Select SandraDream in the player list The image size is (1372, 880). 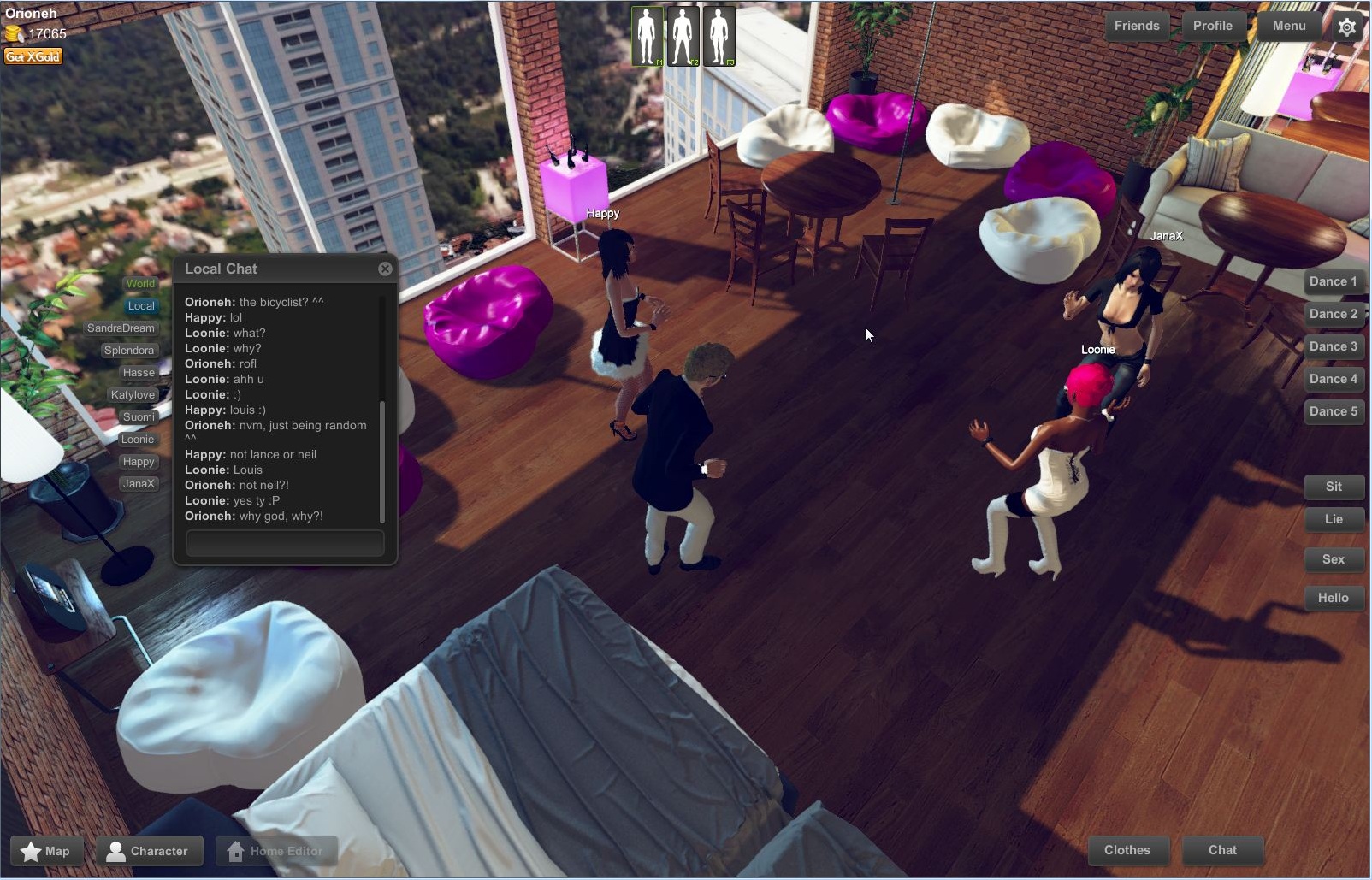120,328
